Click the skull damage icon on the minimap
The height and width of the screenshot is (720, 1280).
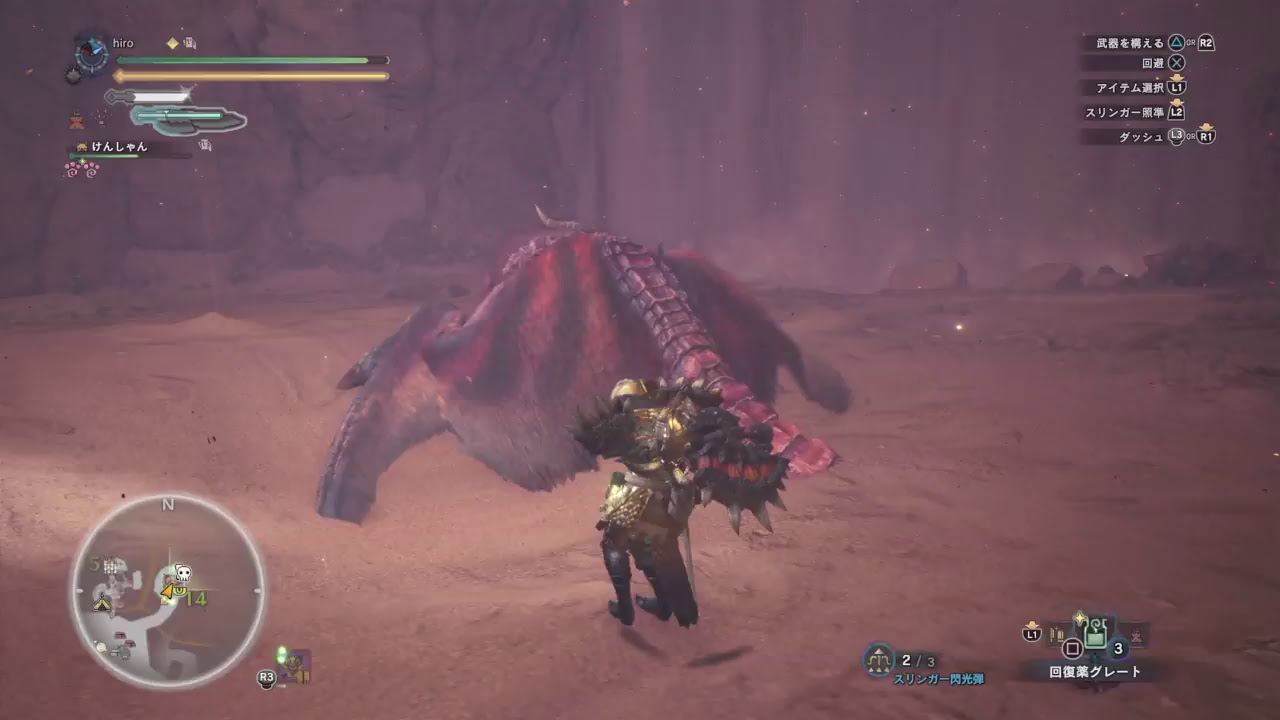tap(182, 570)
